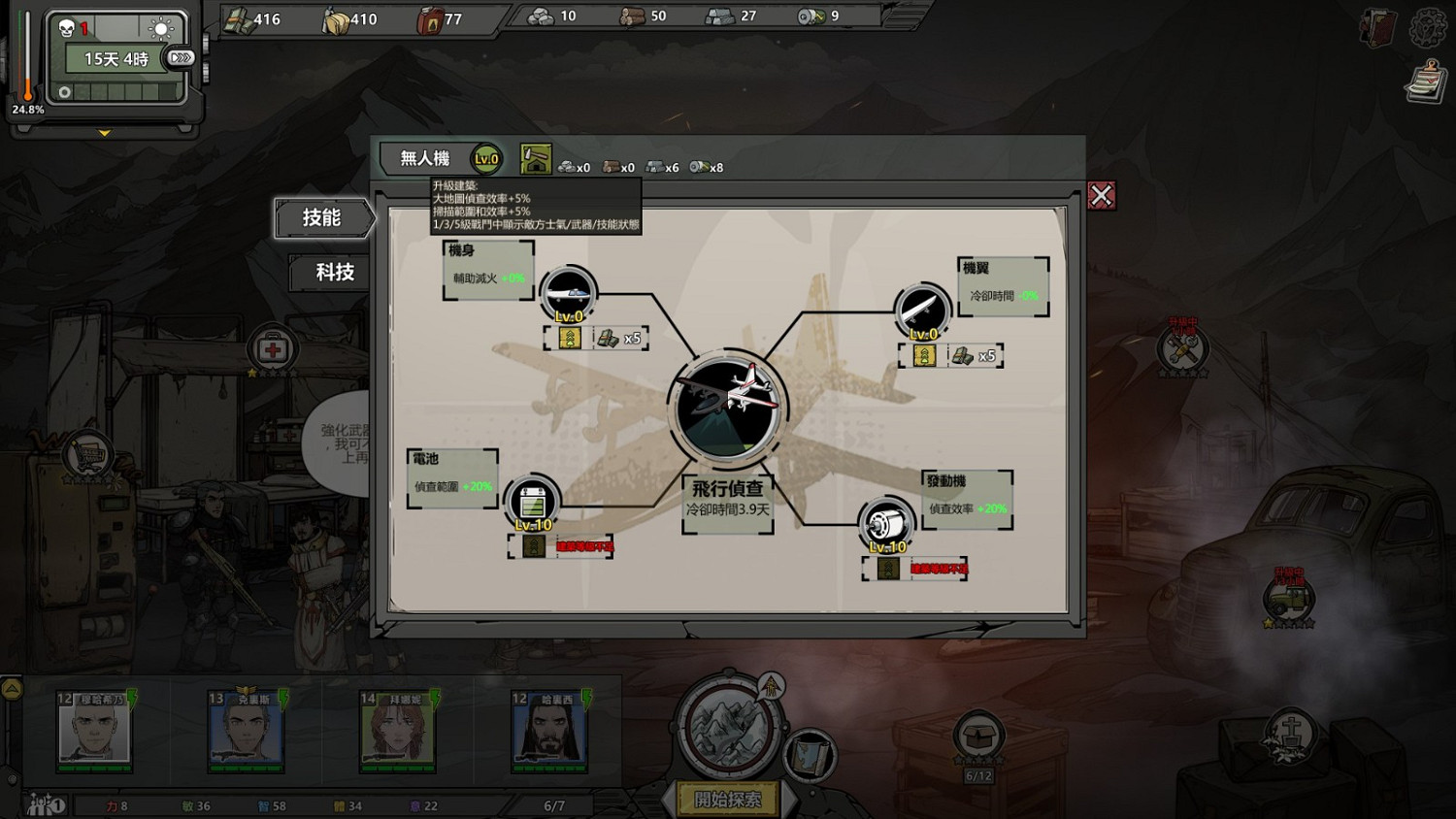Activate the central 飛行偵查 drone skill

tap(727, 408)
